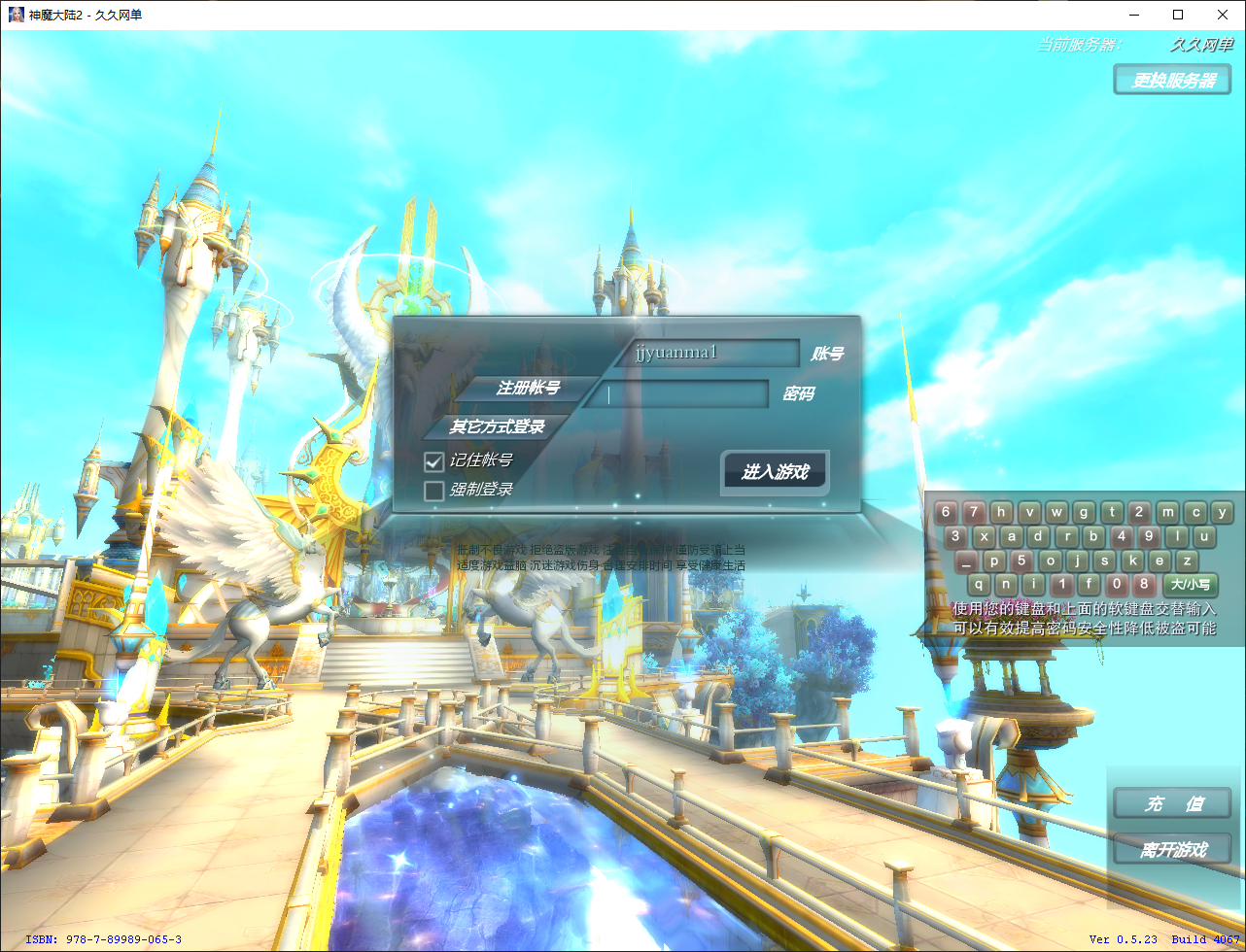
Task: Toggle the 大/小写 caps key on soft keyboard
Action: pos(1190,584)
